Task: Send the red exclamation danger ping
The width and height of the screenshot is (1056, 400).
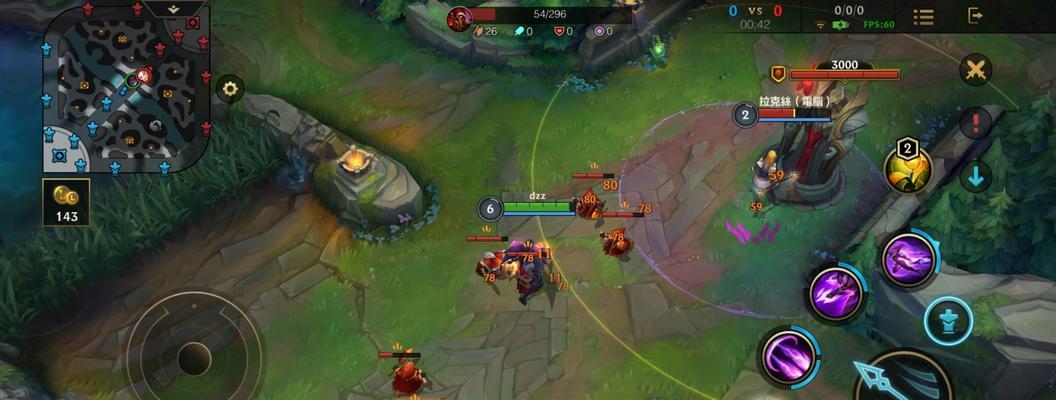Action: pos(975,123)
